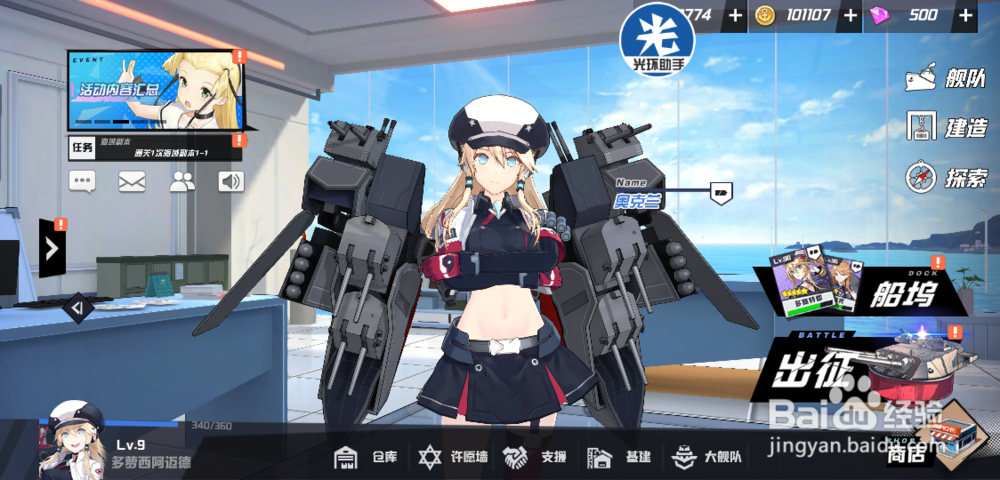The height and width of the screenshot is (480, 1000).
Task: Open the 大舰队 guild menu
Action: pyautogui.click(x=707, y=457)
